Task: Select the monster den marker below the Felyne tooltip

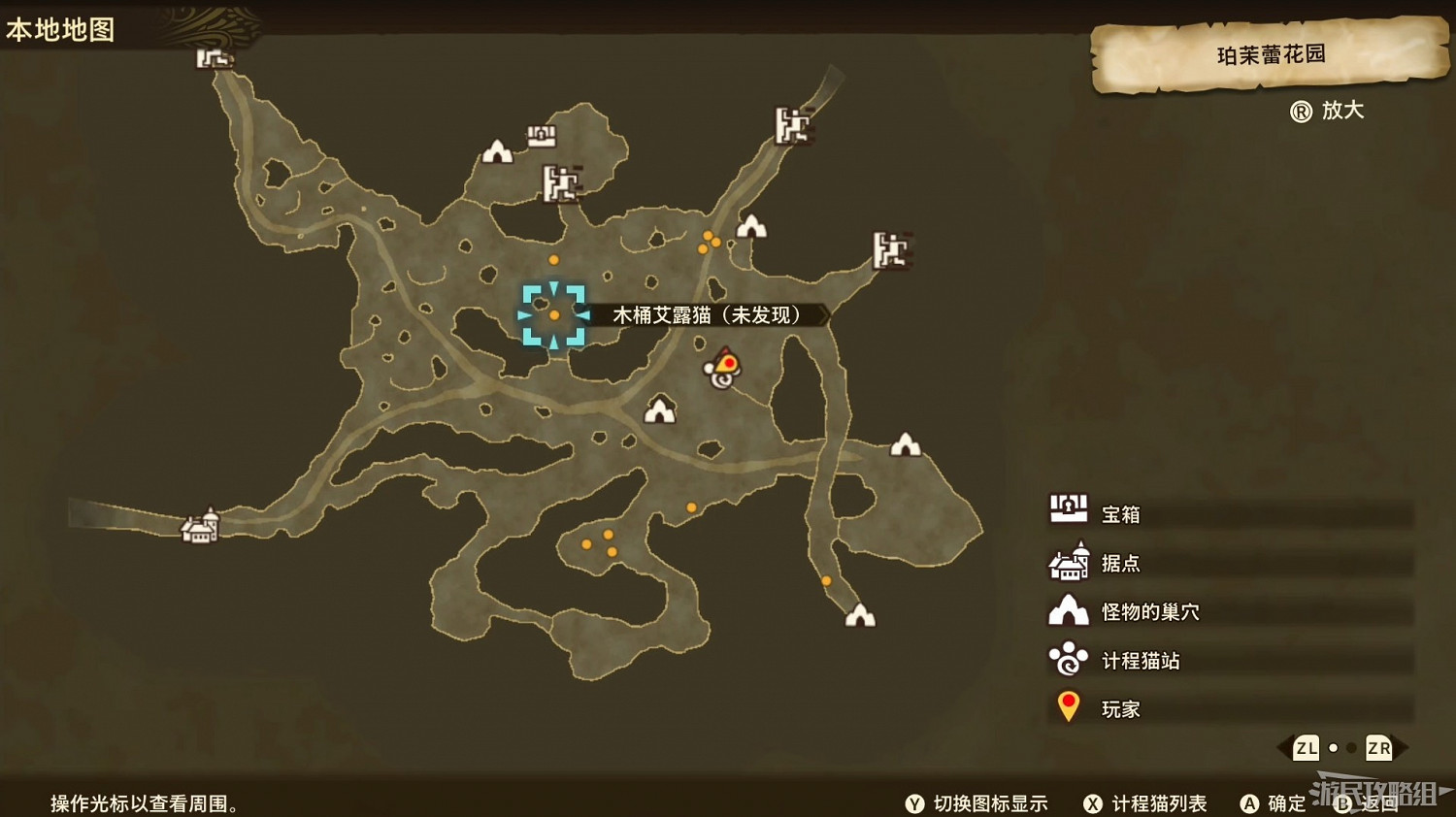Action: 661,408
